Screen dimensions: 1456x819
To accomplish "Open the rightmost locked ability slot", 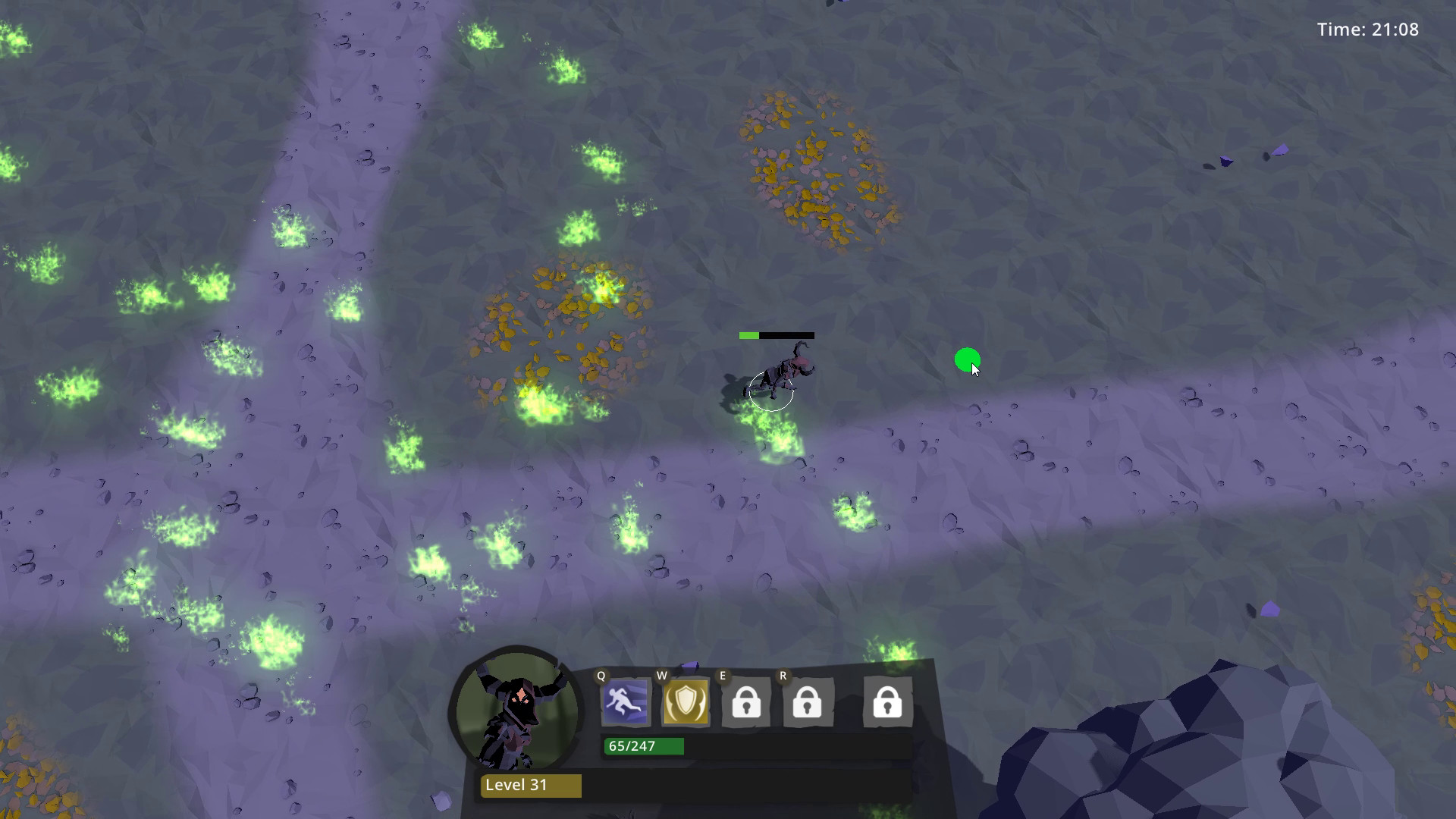I will pos(887,704).
